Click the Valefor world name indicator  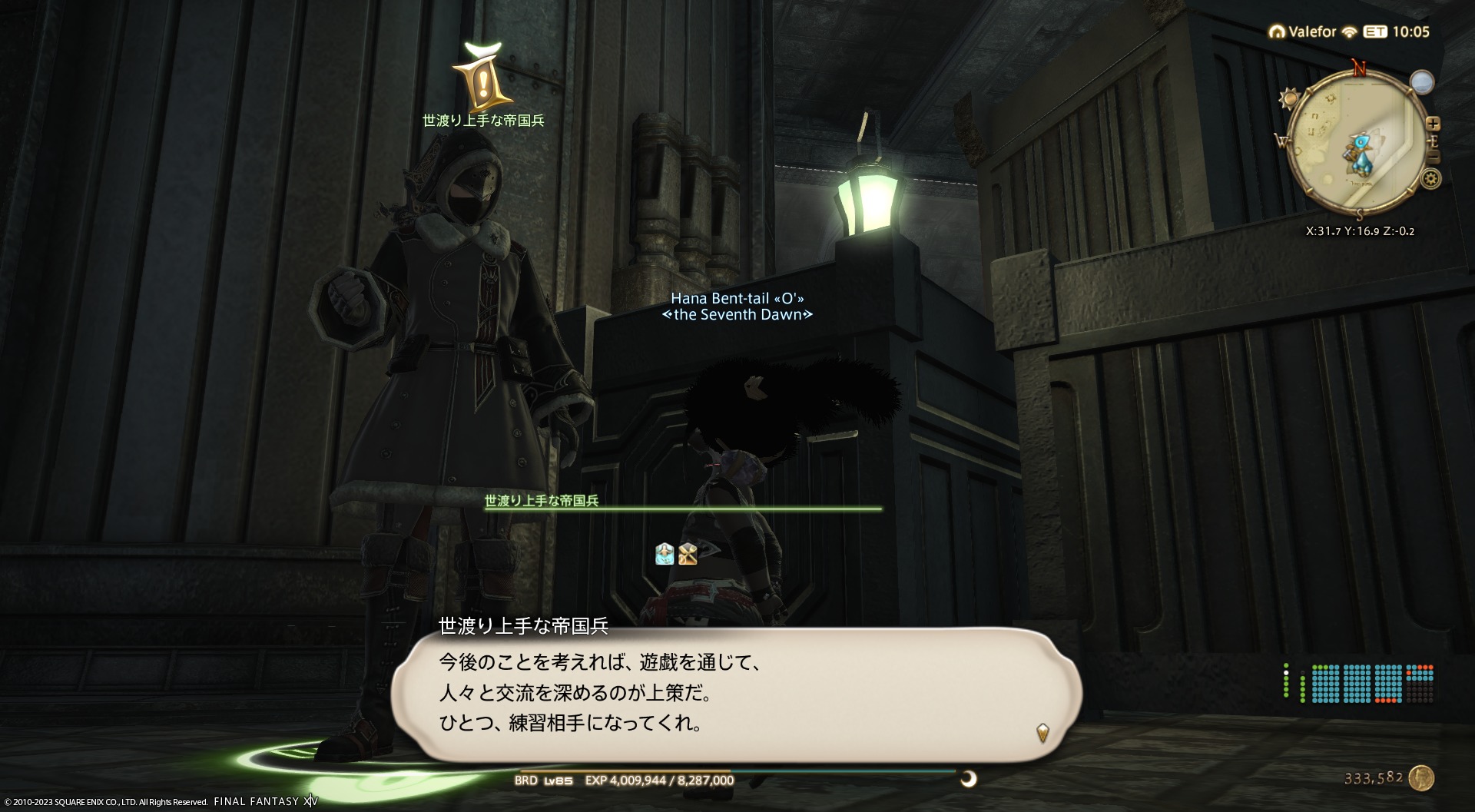(x=1303, y=31)
